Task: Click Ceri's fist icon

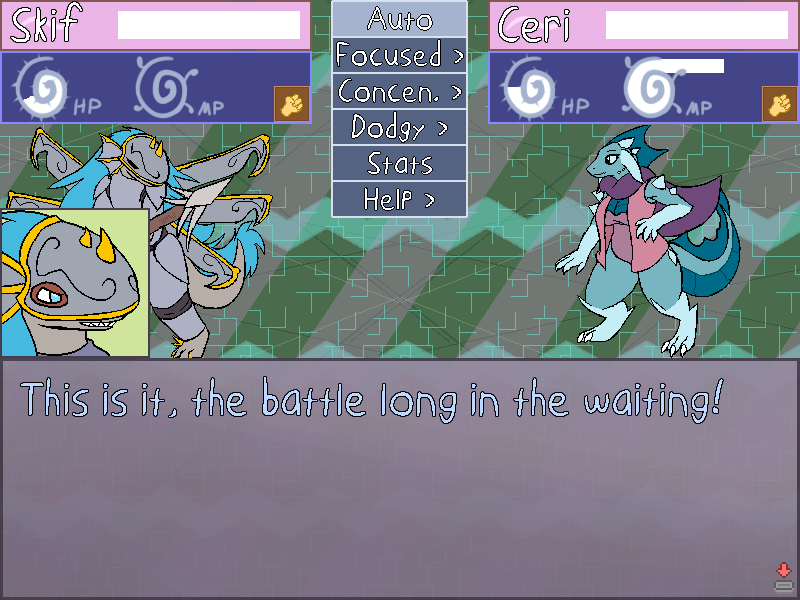Action: click(x=779, y=104)
